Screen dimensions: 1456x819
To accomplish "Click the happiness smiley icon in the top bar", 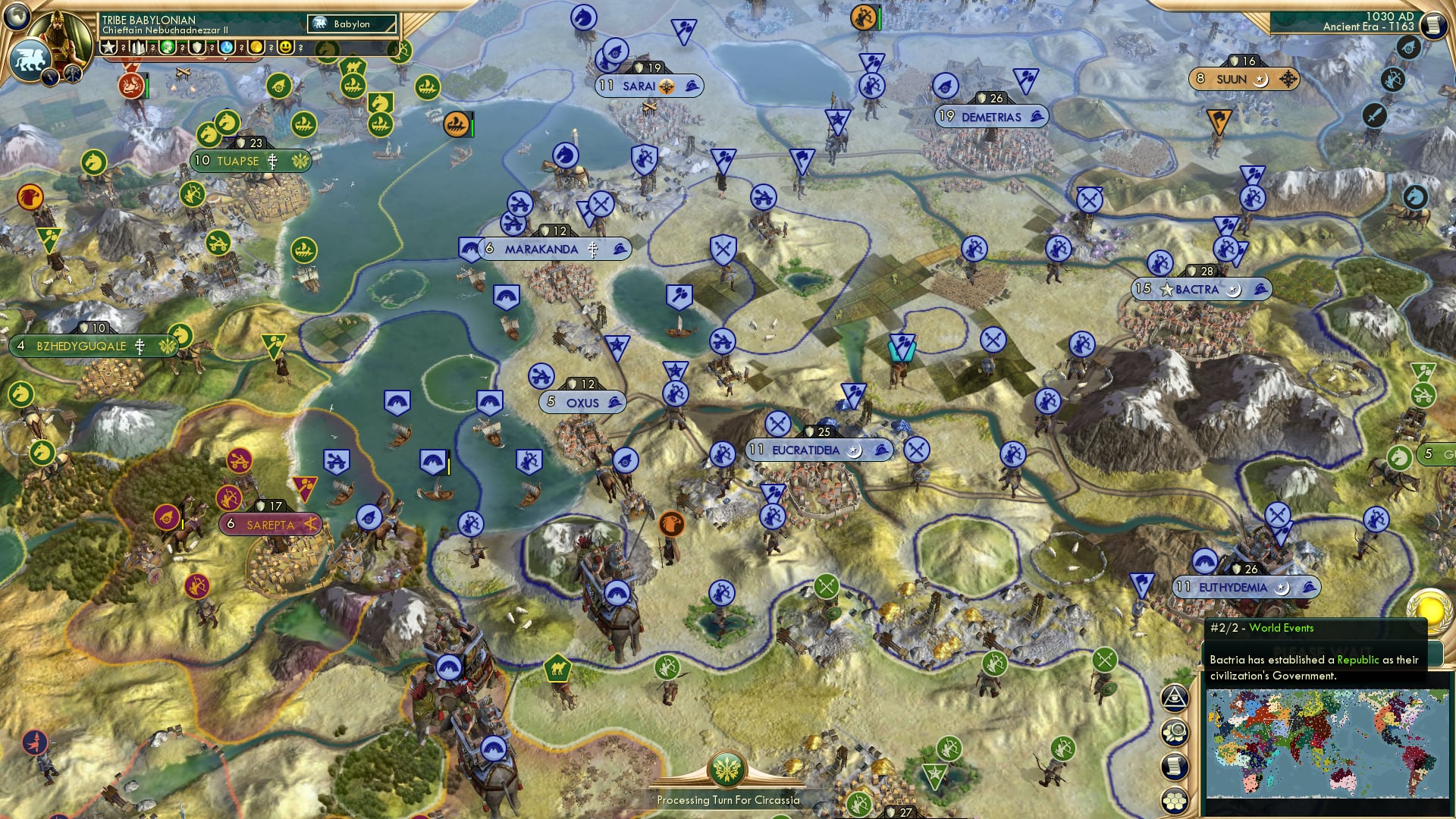I will [286, 48].
